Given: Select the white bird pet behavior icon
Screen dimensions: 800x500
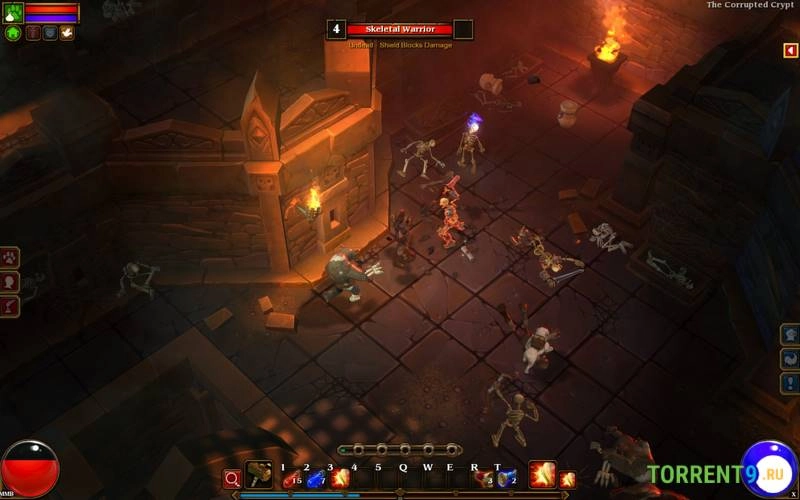Looking at the screenshot, I should coord(66,33).
